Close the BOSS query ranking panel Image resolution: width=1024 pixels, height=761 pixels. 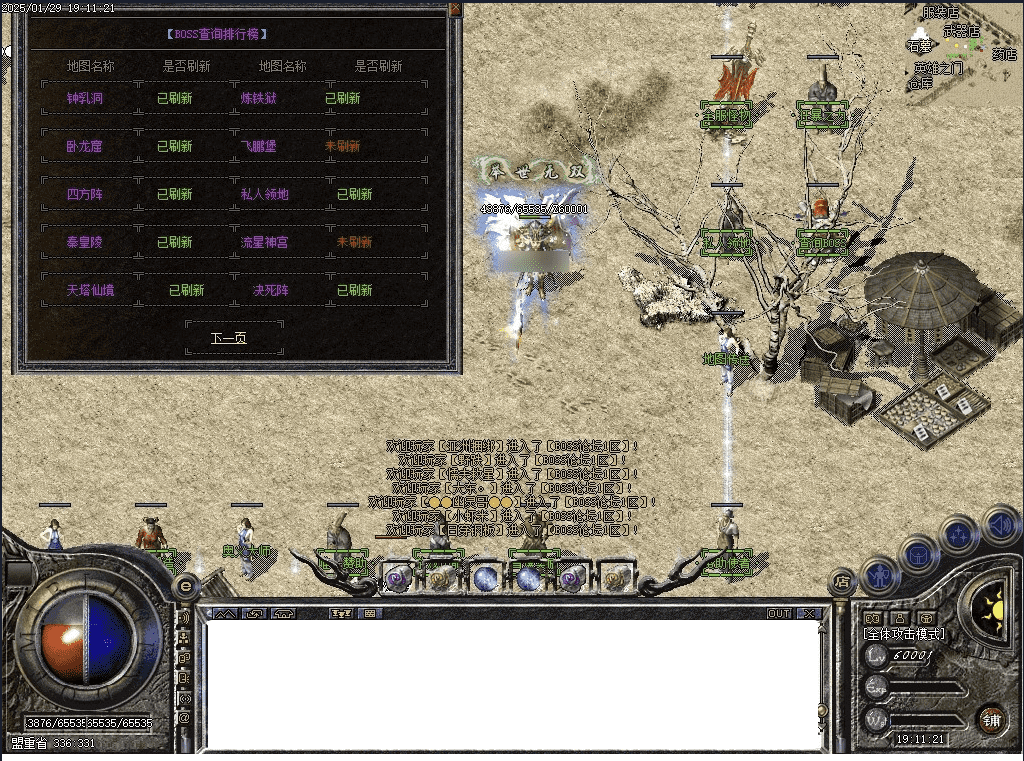(456, 9)
